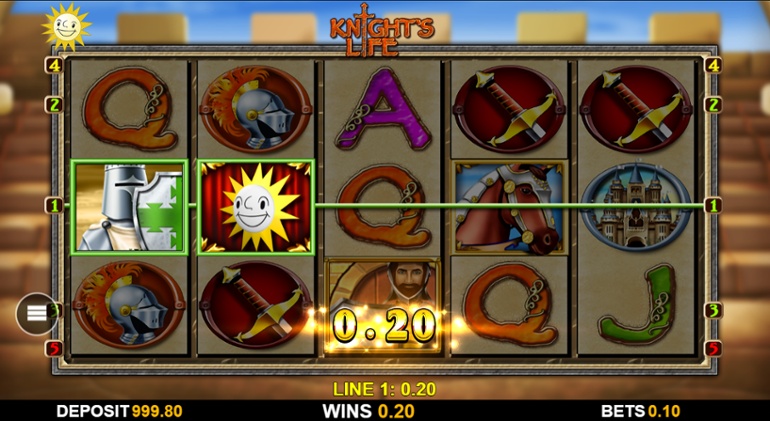This screenshot has width=770, height=421.
Task: Click the smiling sun Merkur logo
Action: point(66,27)
